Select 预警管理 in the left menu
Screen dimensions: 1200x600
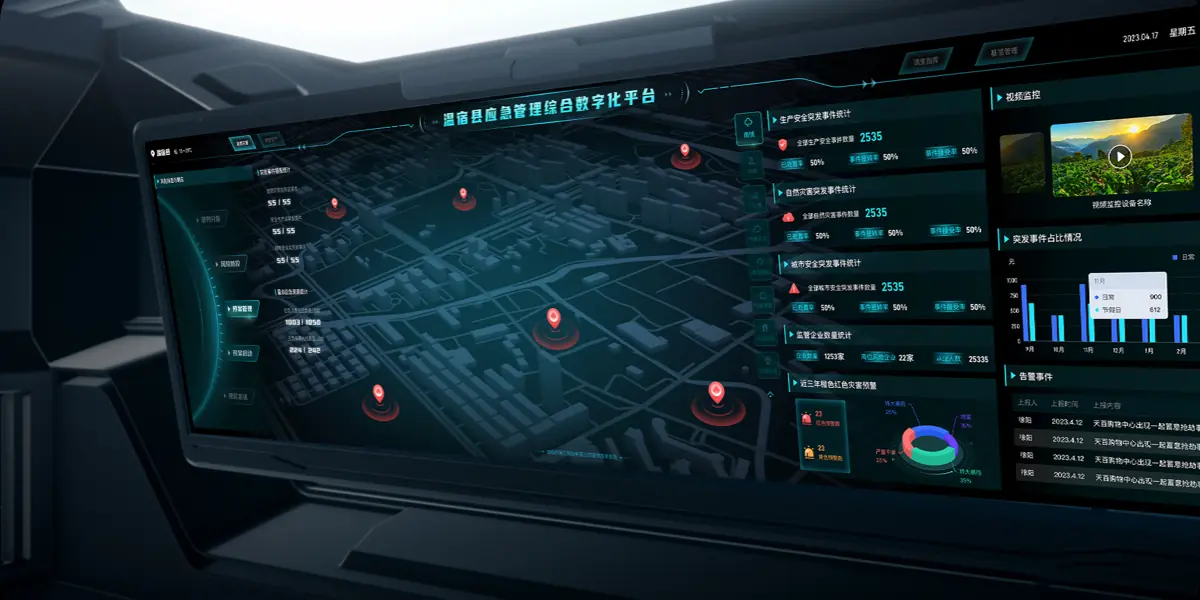pyautogui.click(x=243, y=310)
